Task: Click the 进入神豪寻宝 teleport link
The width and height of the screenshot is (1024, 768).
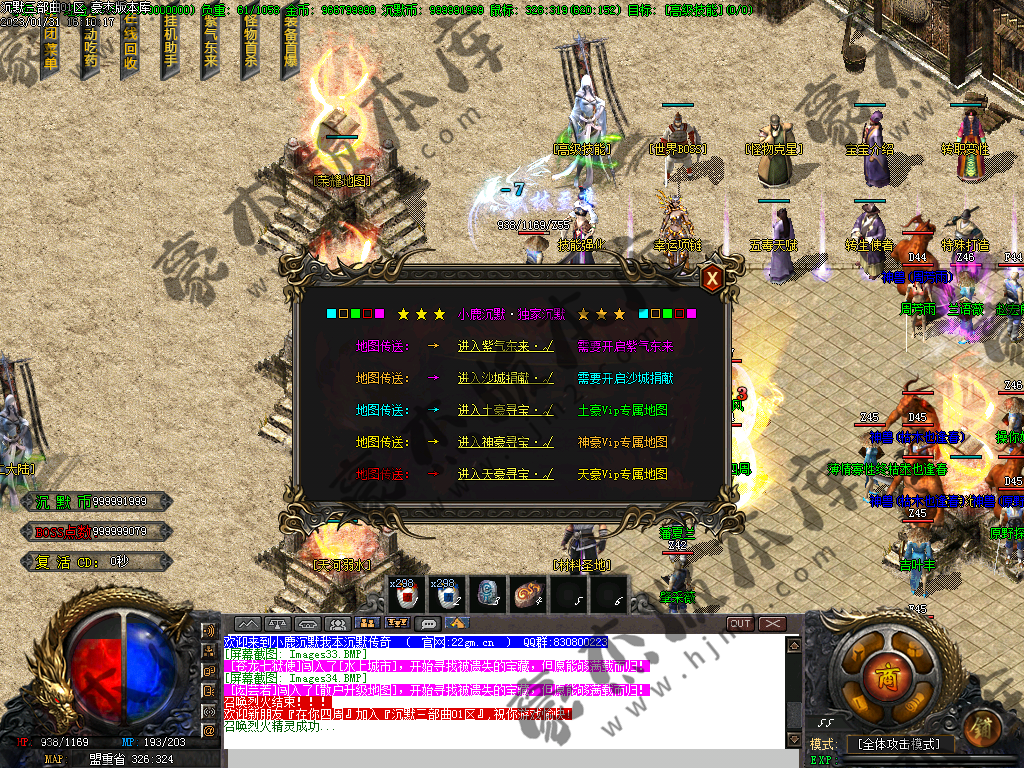Action: tap(505, 442)
